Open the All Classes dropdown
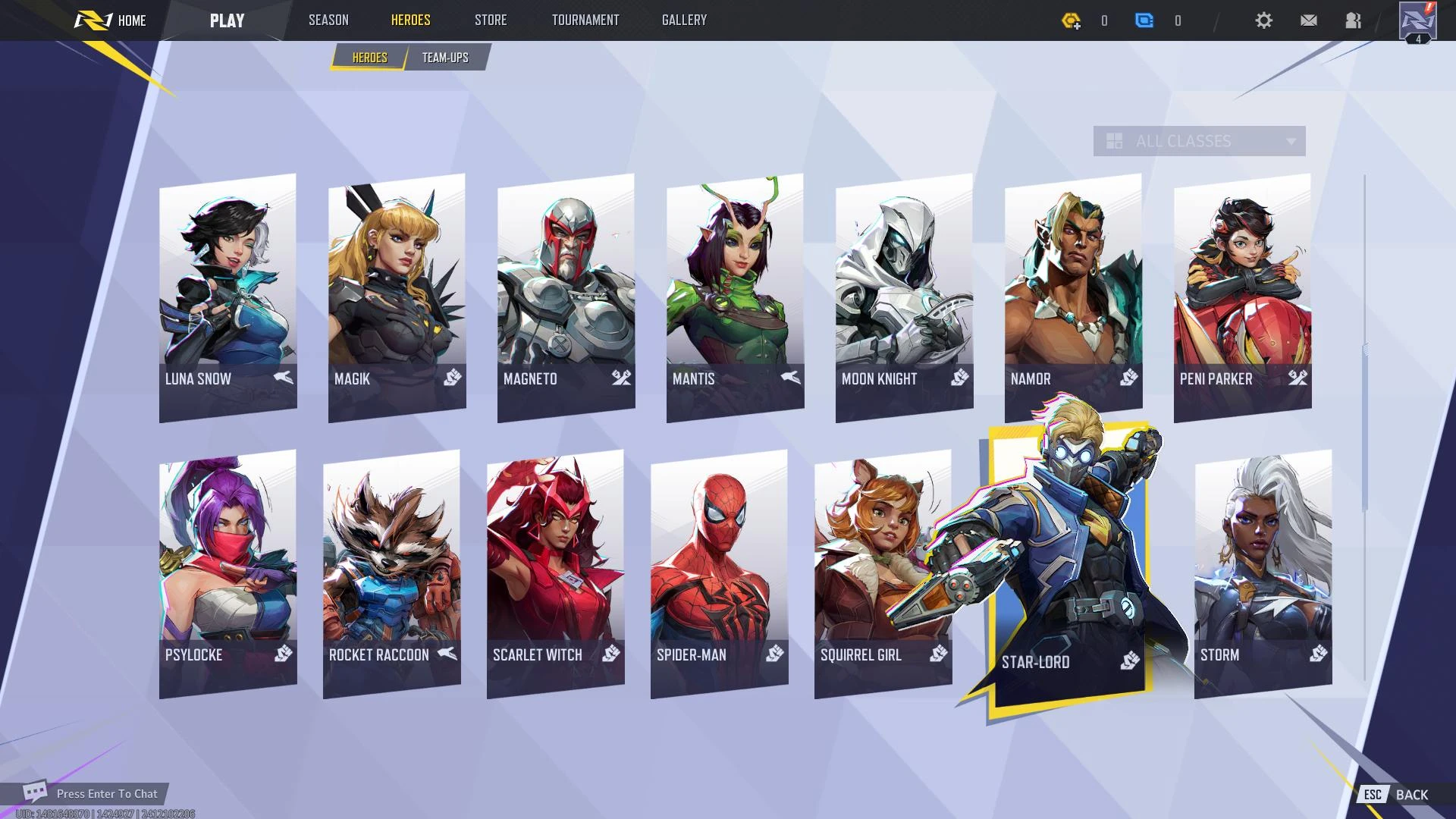This screenshot has width=1456, height=819. [1198, 141]
